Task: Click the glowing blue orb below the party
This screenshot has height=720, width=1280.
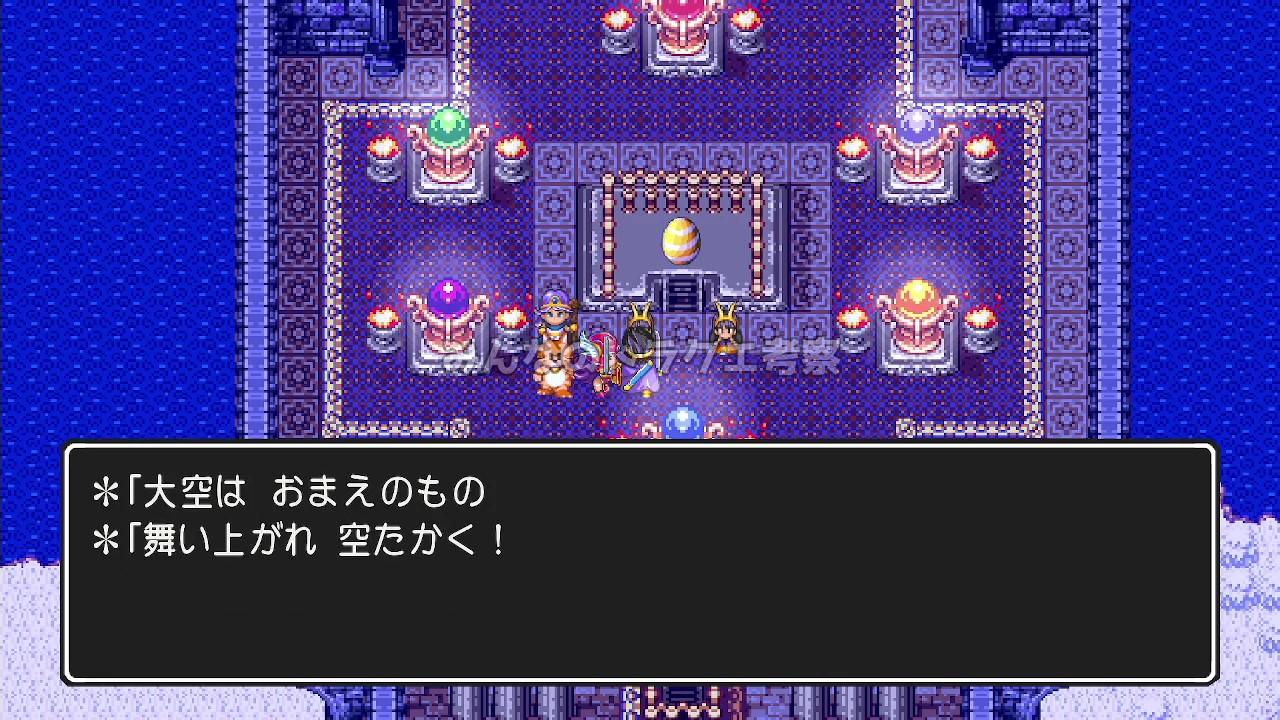Action: point(682,420)
